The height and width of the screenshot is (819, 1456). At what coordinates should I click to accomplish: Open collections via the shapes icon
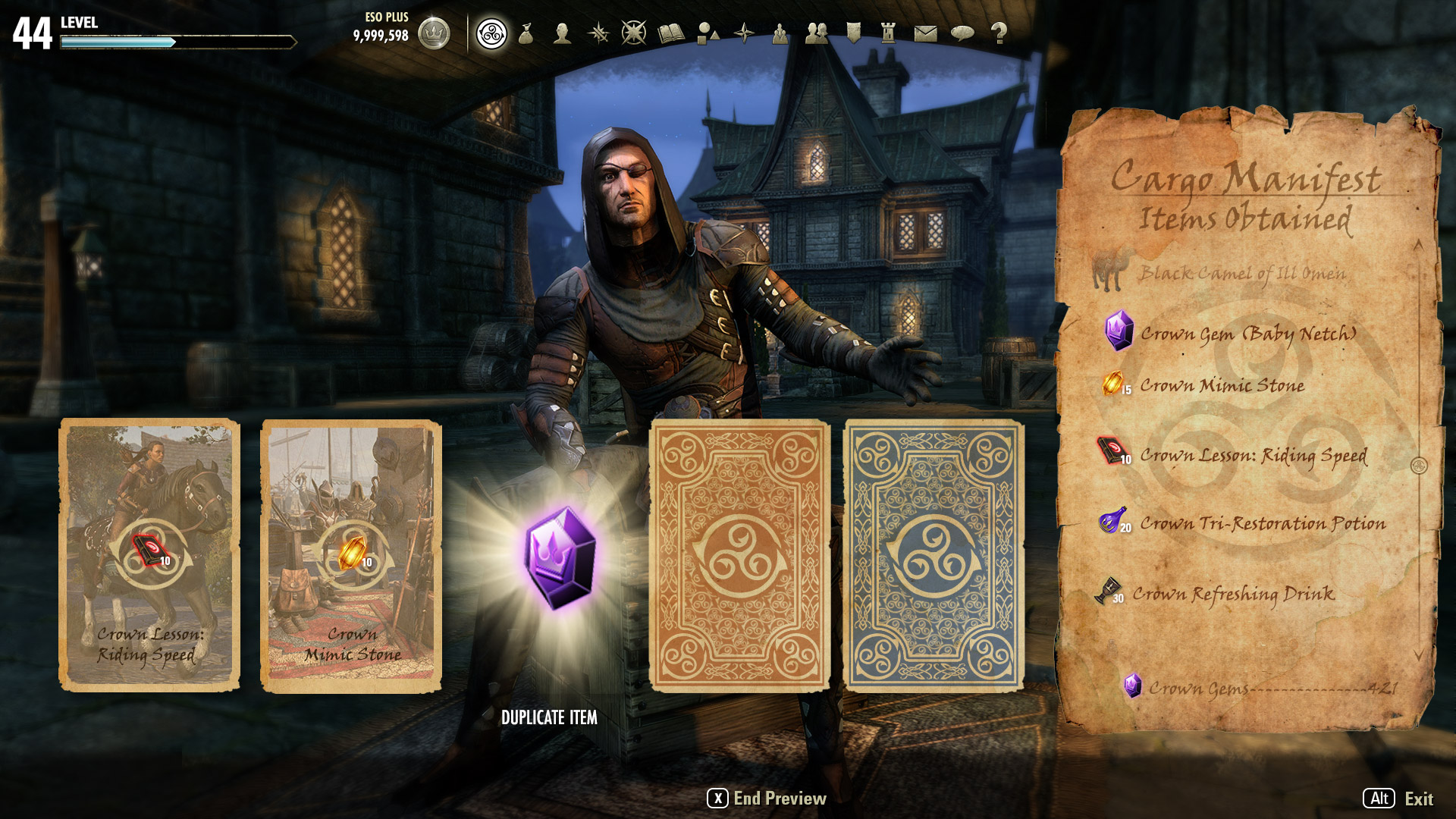click(x=708, y=33)
